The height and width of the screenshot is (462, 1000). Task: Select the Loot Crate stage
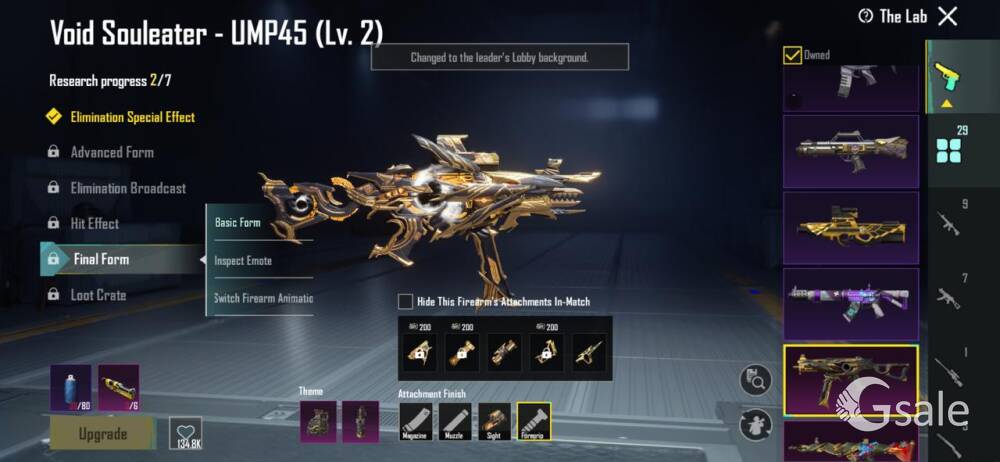97,295
